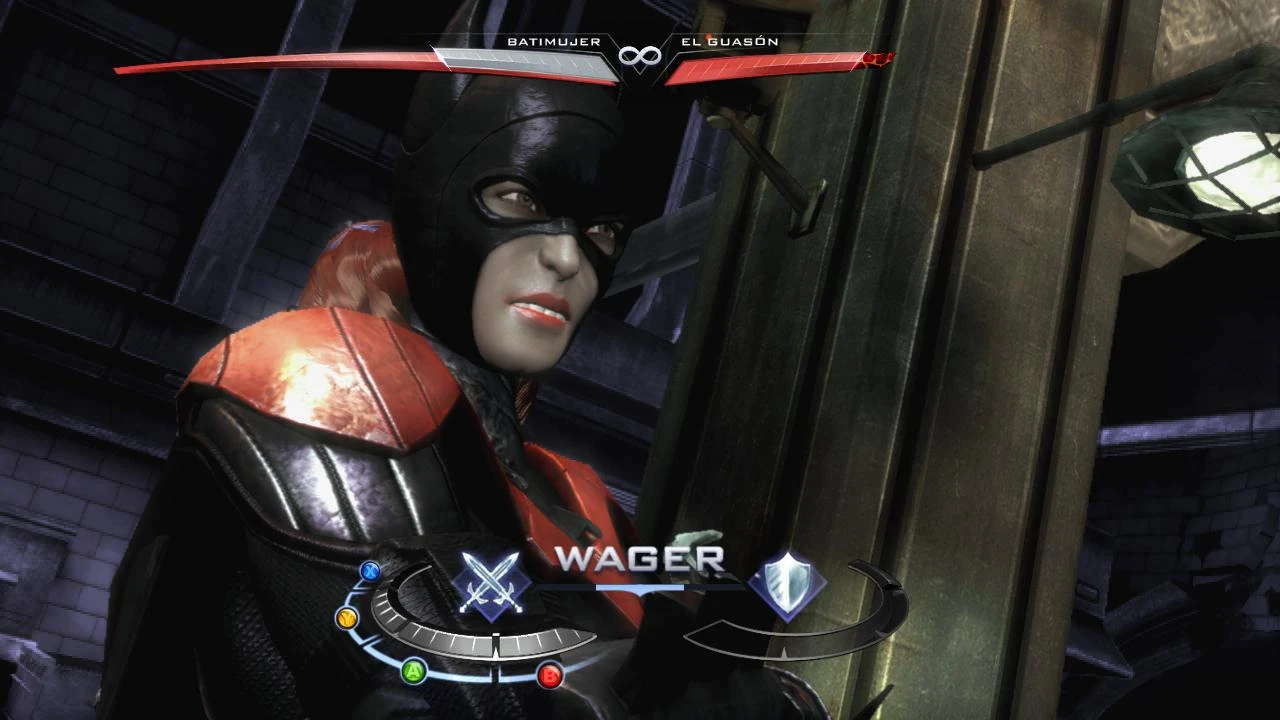
Task: Select the EL GUASÓN name label
Action: 729,42
